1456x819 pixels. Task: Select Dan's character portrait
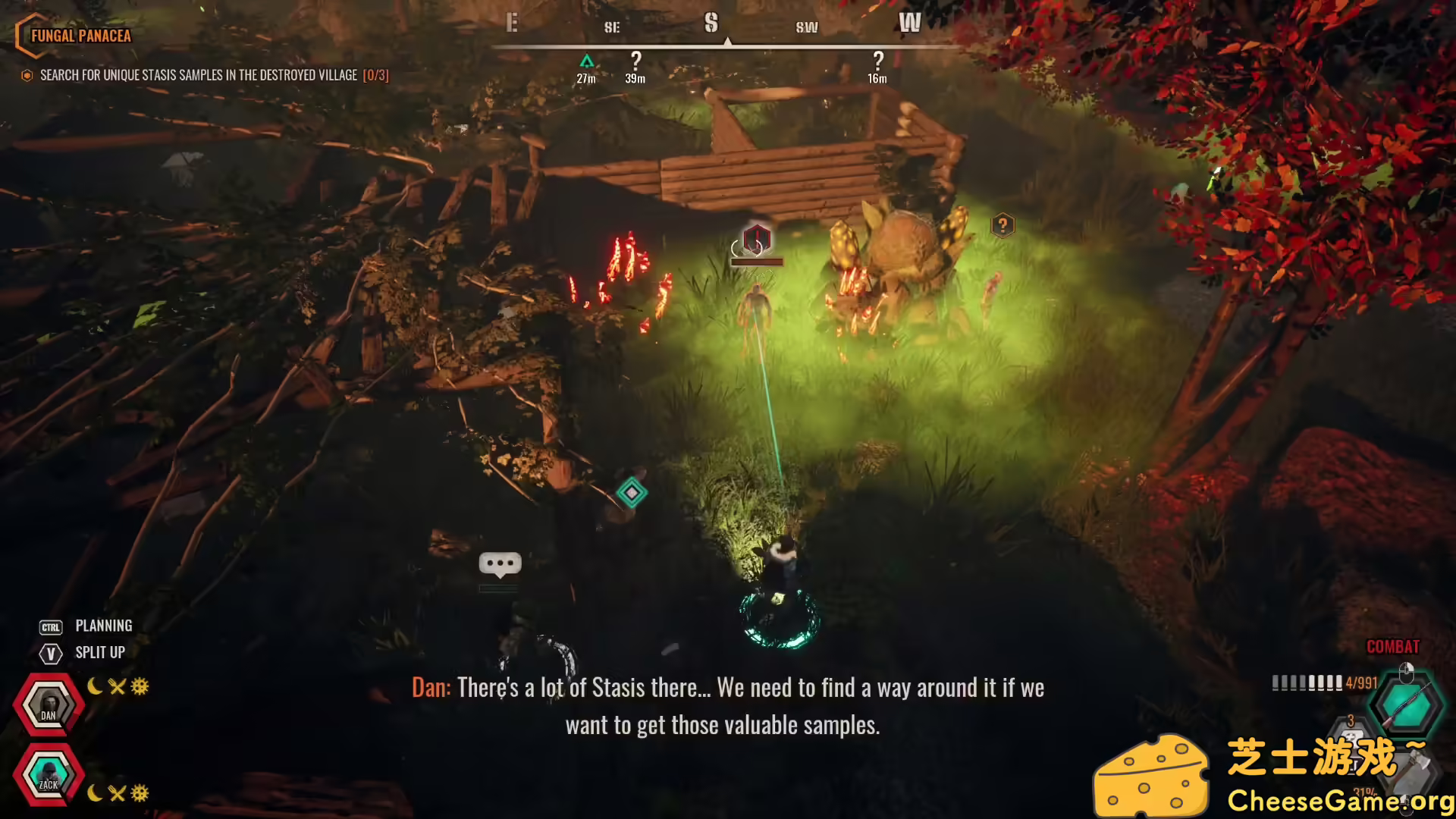tap(48, 702)
